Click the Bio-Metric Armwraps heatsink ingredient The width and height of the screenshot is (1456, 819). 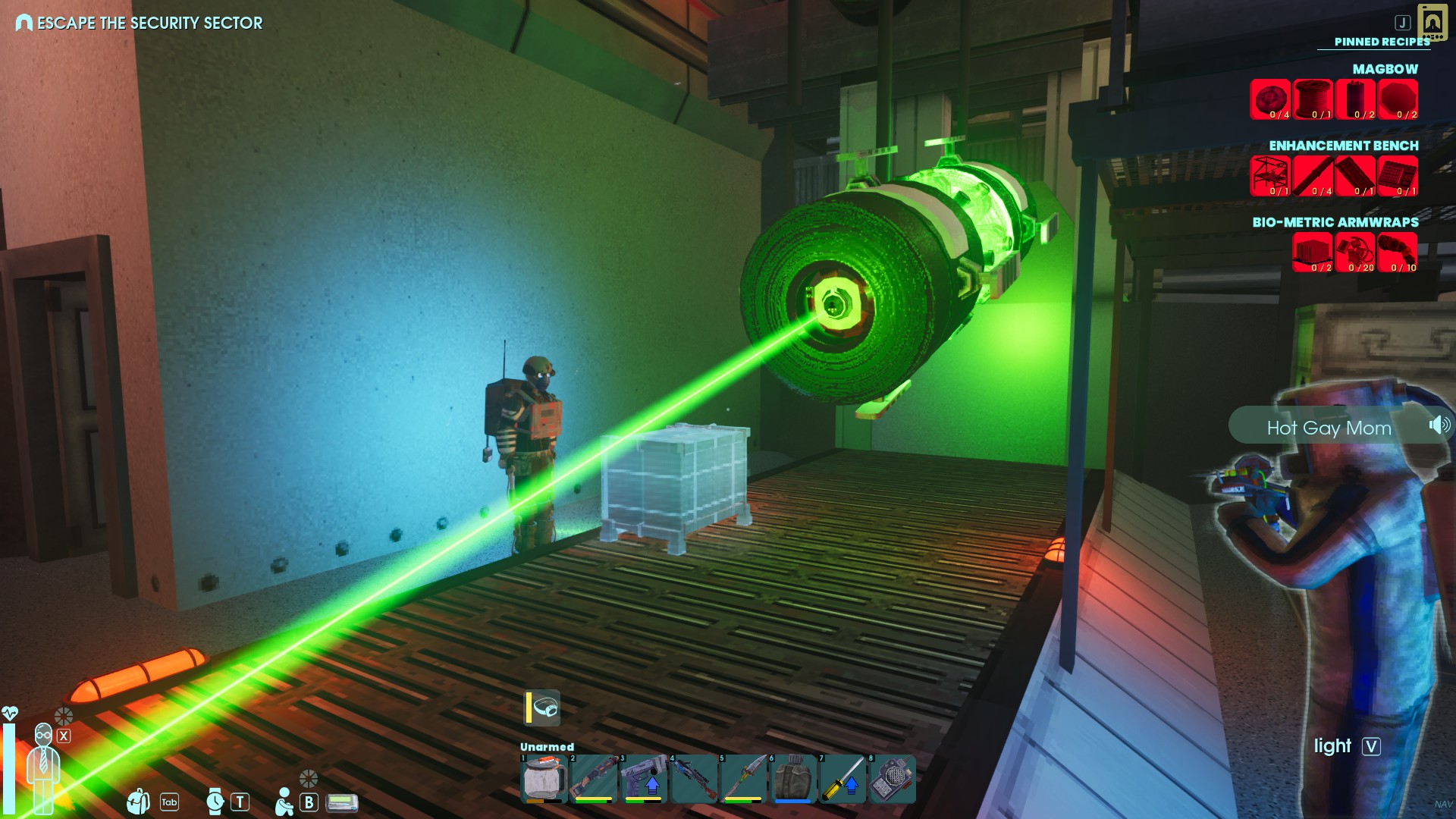coord(1313,253)
